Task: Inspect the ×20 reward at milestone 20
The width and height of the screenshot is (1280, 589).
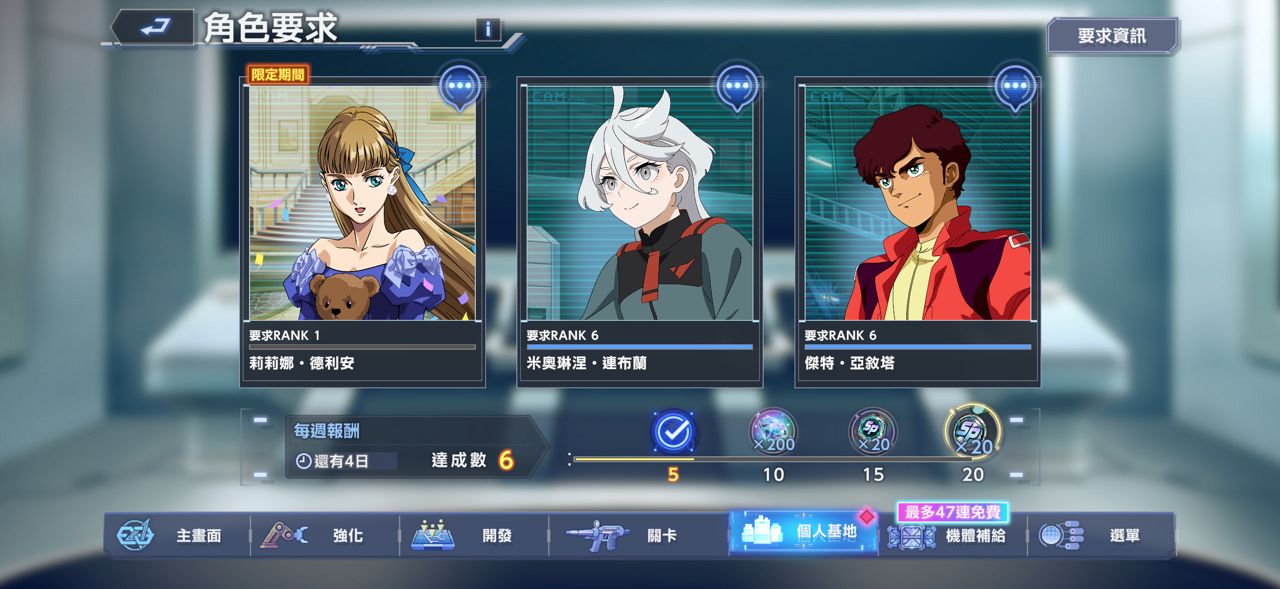Action: click(x=972, y=432)
